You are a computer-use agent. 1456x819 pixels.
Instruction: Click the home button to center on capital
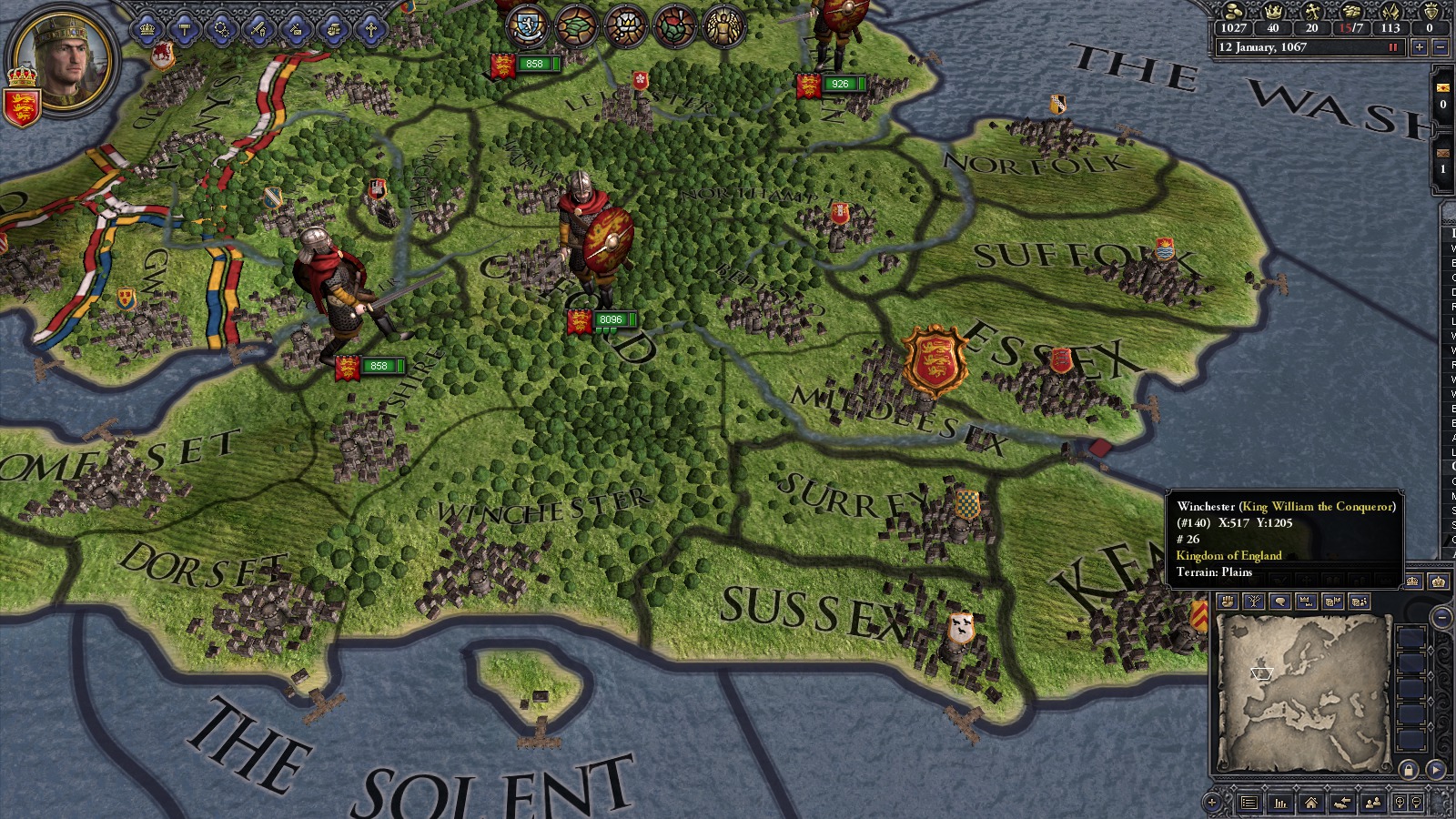[x=1311, y=803]
